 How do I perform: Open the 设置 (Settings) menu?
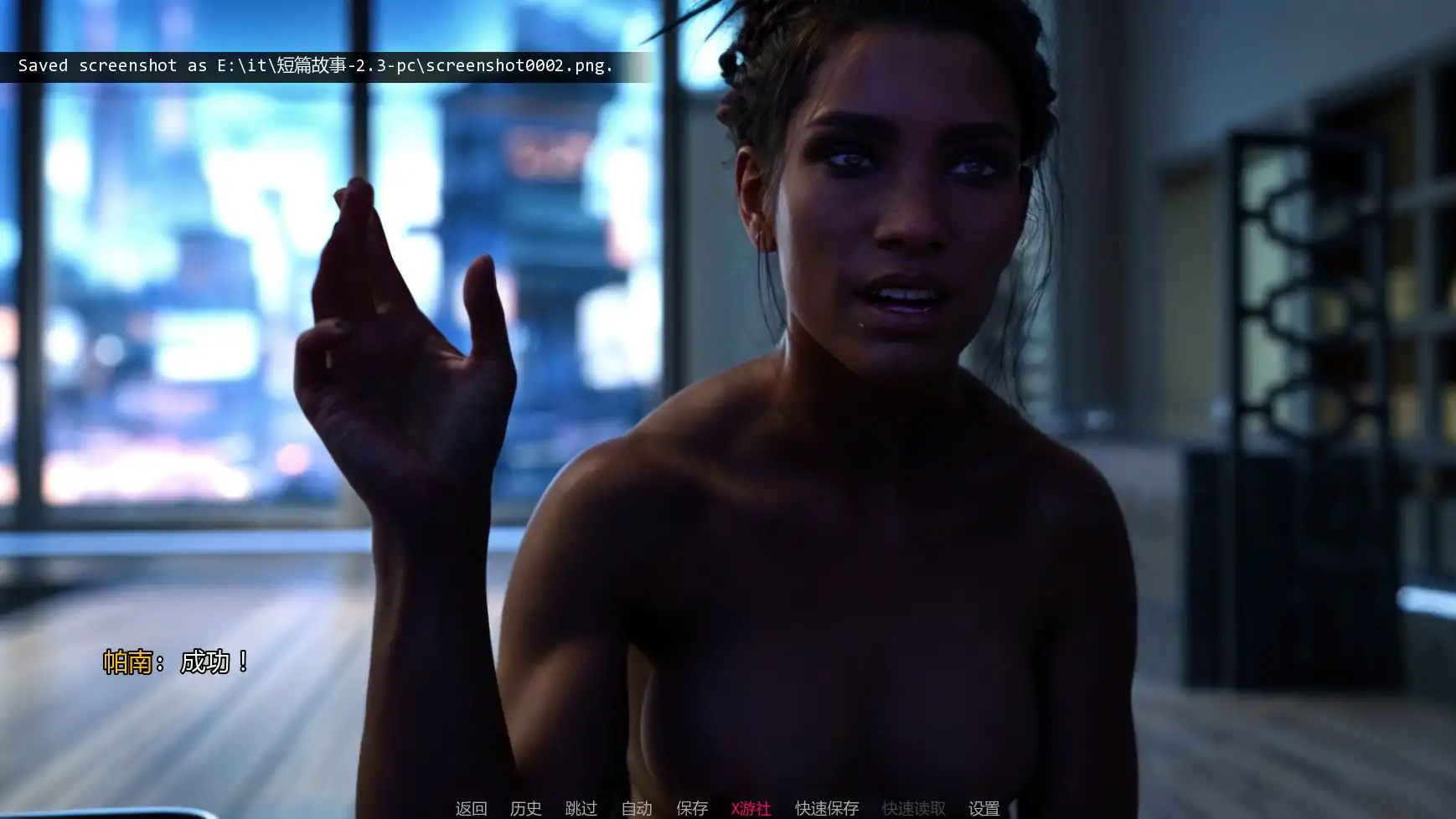[984, 808]
